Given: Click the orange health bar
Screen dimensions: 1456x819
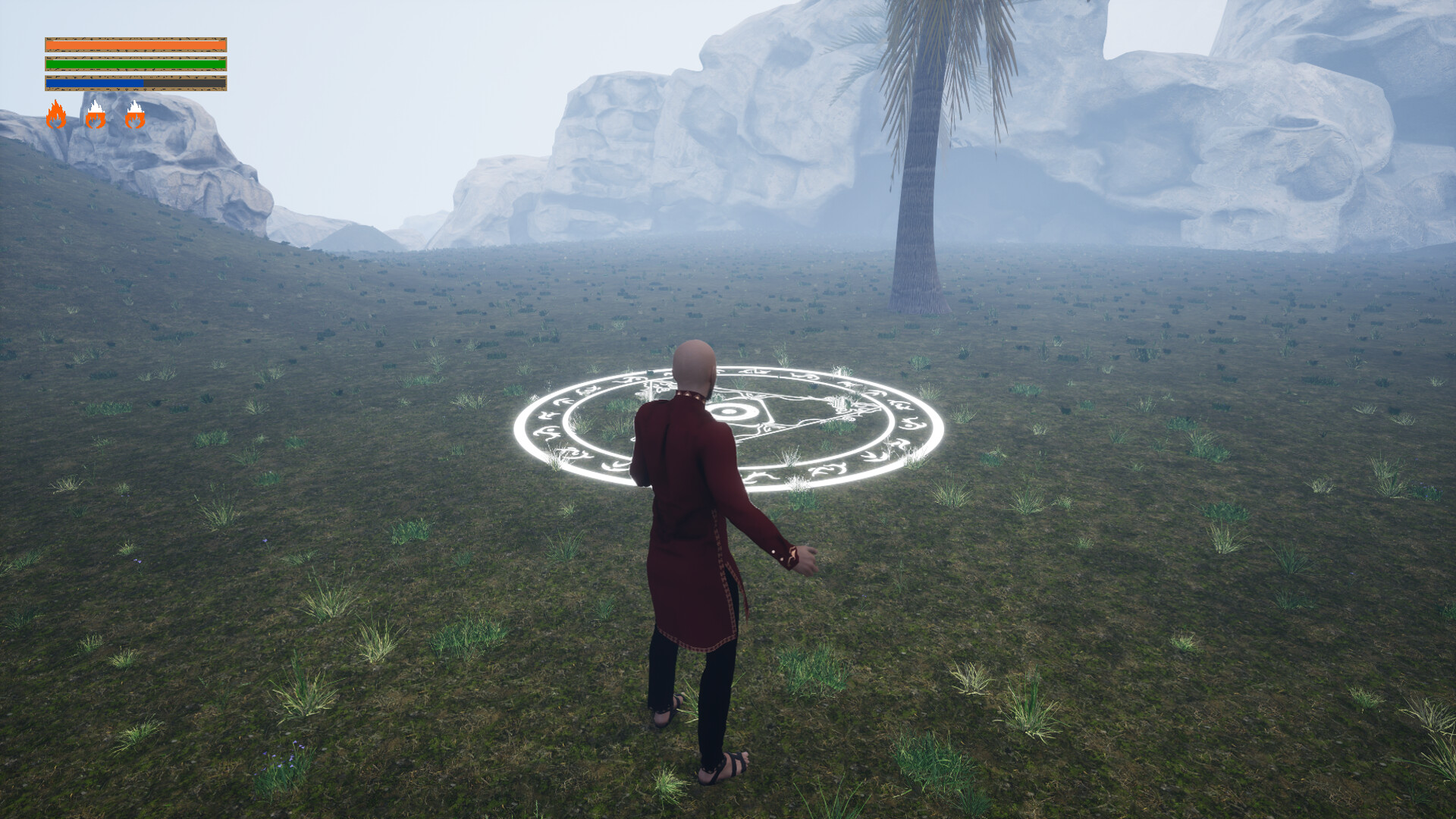Looking at the screenshot, I should [x=135, y=44].
